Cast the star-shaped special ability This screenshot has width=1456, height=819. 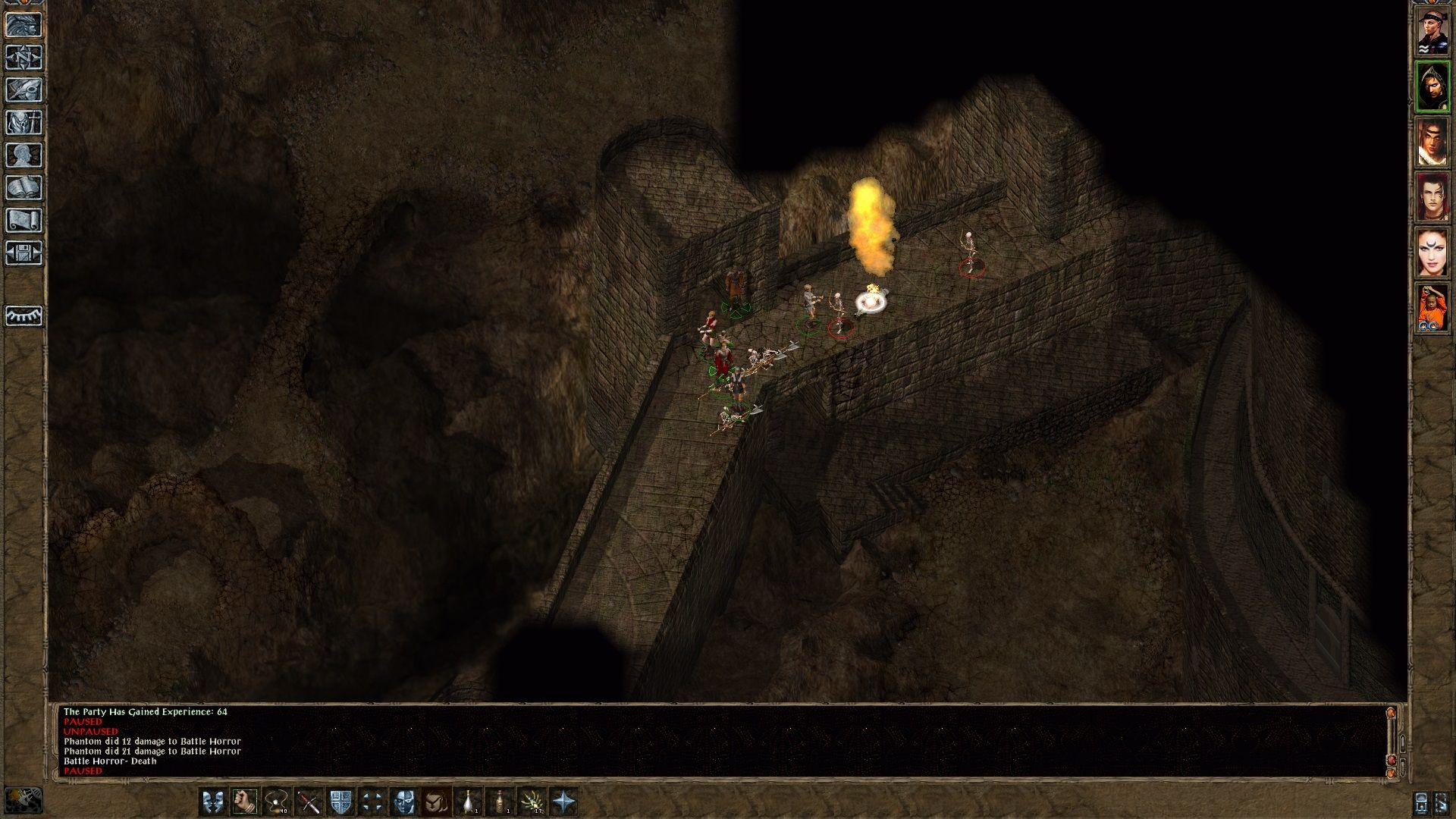click(564, 802)
